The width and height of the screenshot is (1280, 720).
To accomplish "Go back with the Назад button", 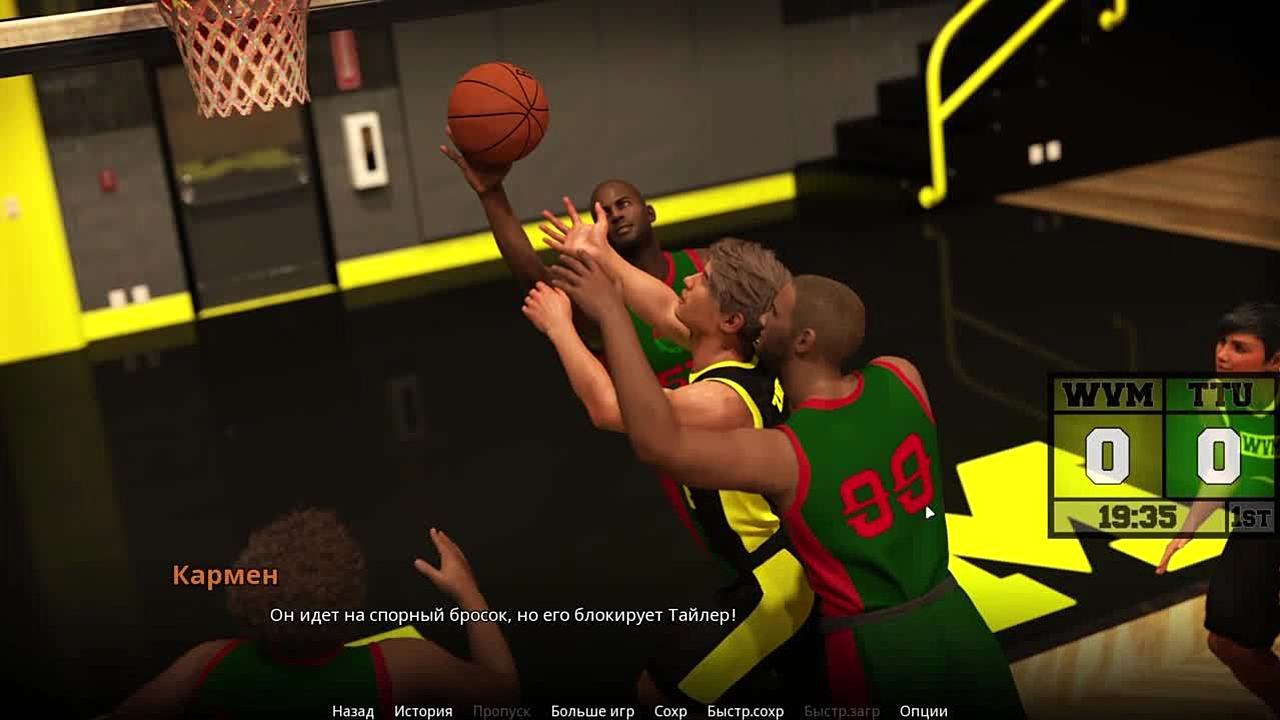I will point(353,711).
